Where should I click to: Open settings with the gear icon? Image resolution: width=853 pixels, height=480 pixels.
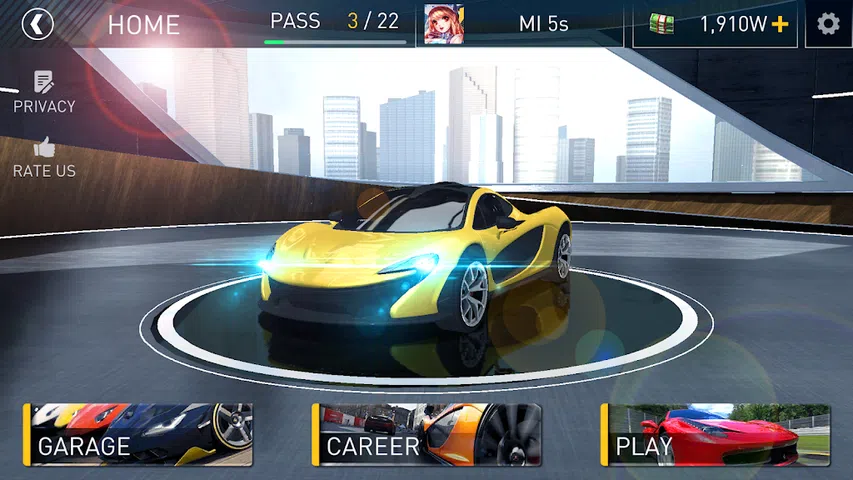click(x=828, y=24)
